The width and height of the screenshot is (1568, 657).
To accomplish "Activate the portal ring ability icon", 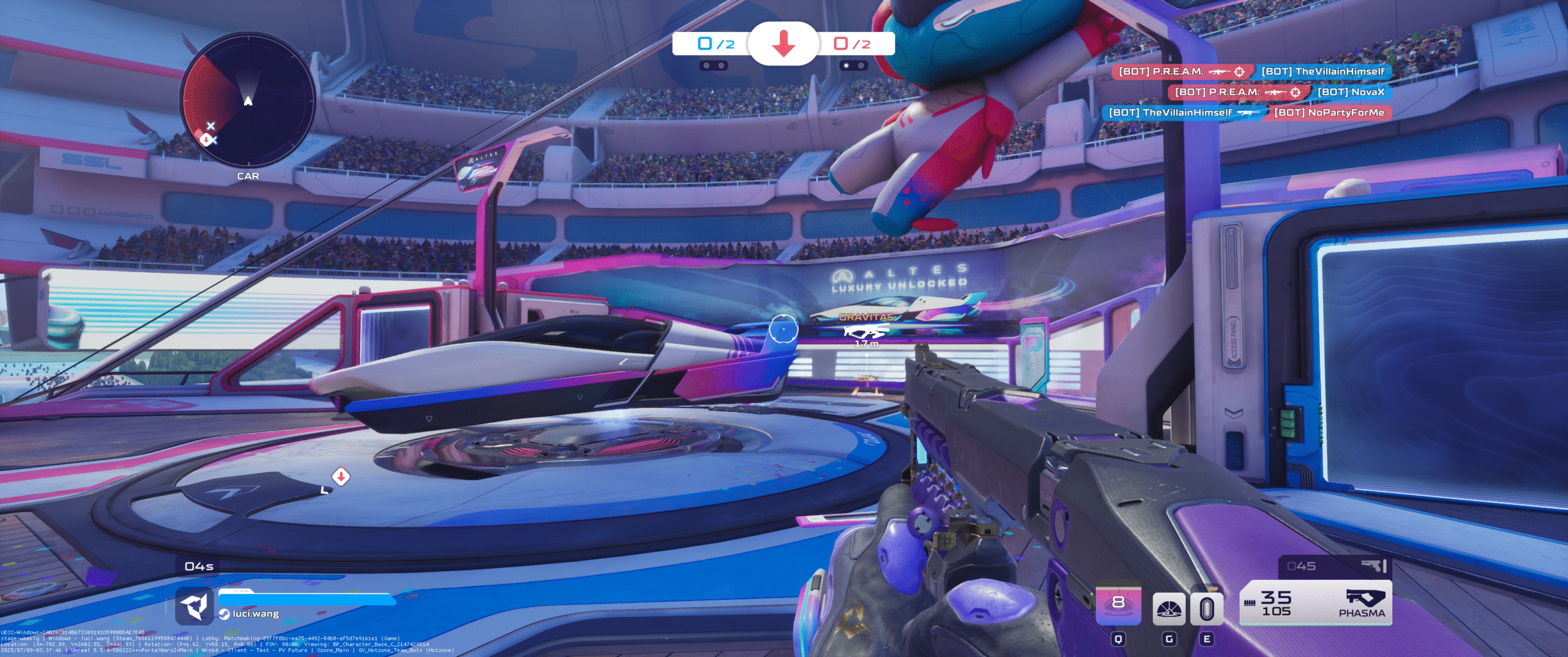I will tap(1207, 609).
